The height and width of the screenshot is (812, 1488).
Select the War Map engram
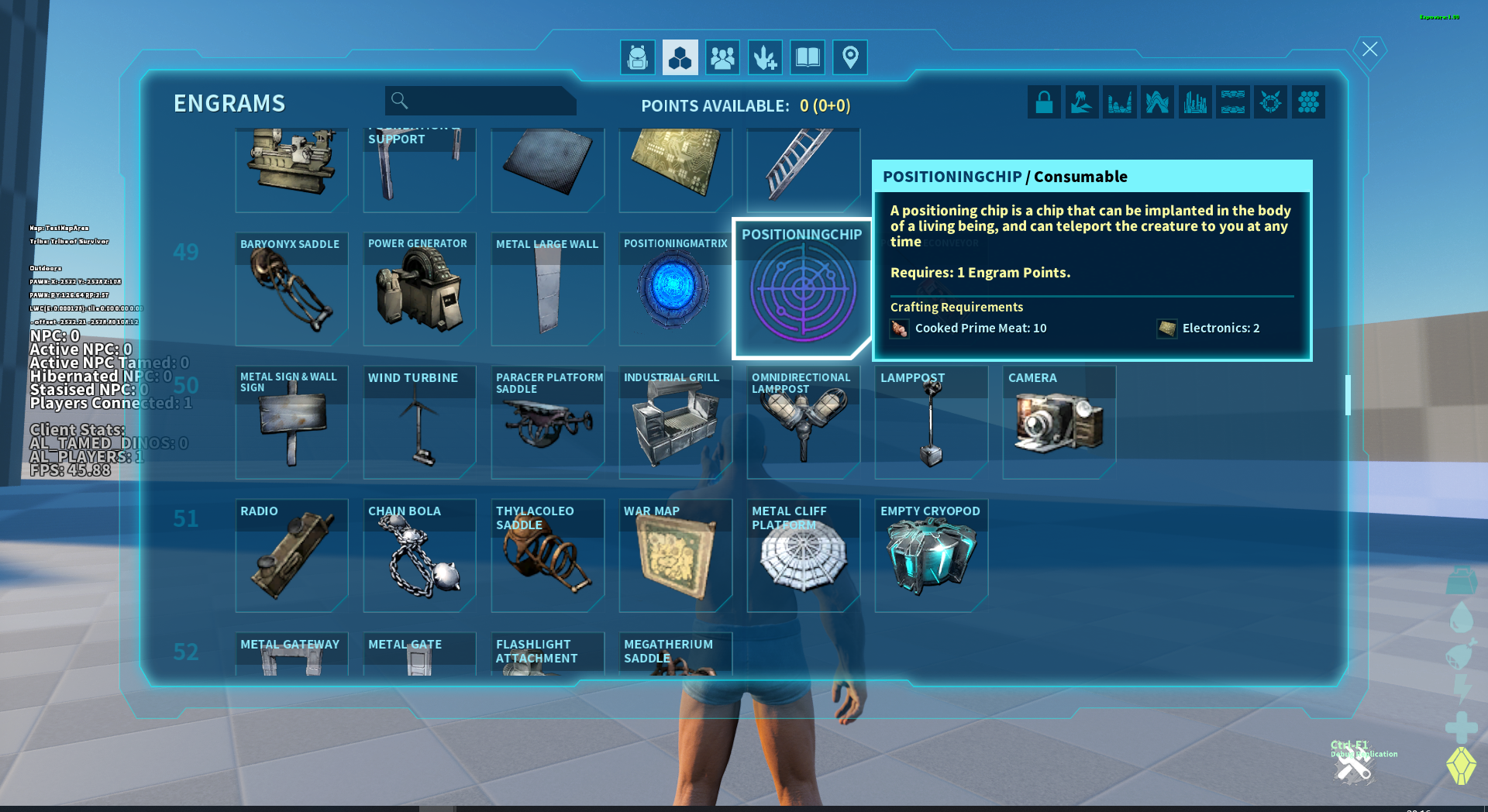[x=675, y=556]
